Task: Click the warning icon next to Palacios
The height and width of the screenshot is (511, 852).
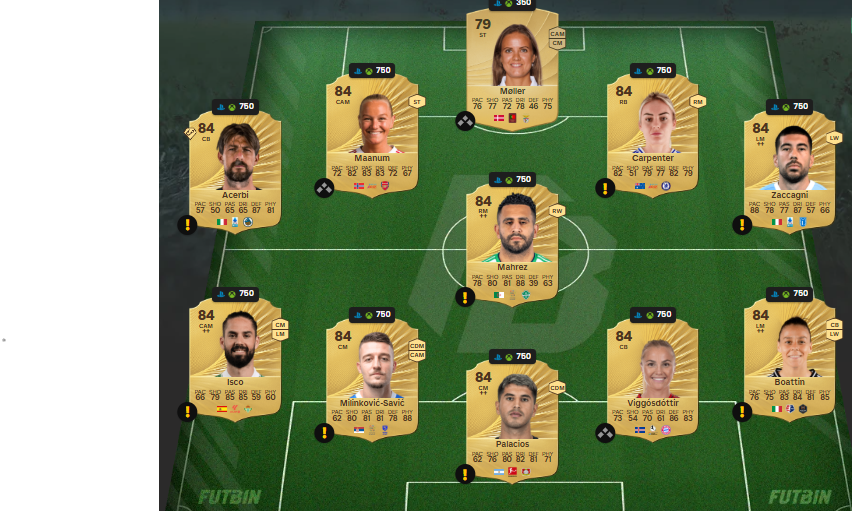Action: pyautogui.click(x=465, y=474)
